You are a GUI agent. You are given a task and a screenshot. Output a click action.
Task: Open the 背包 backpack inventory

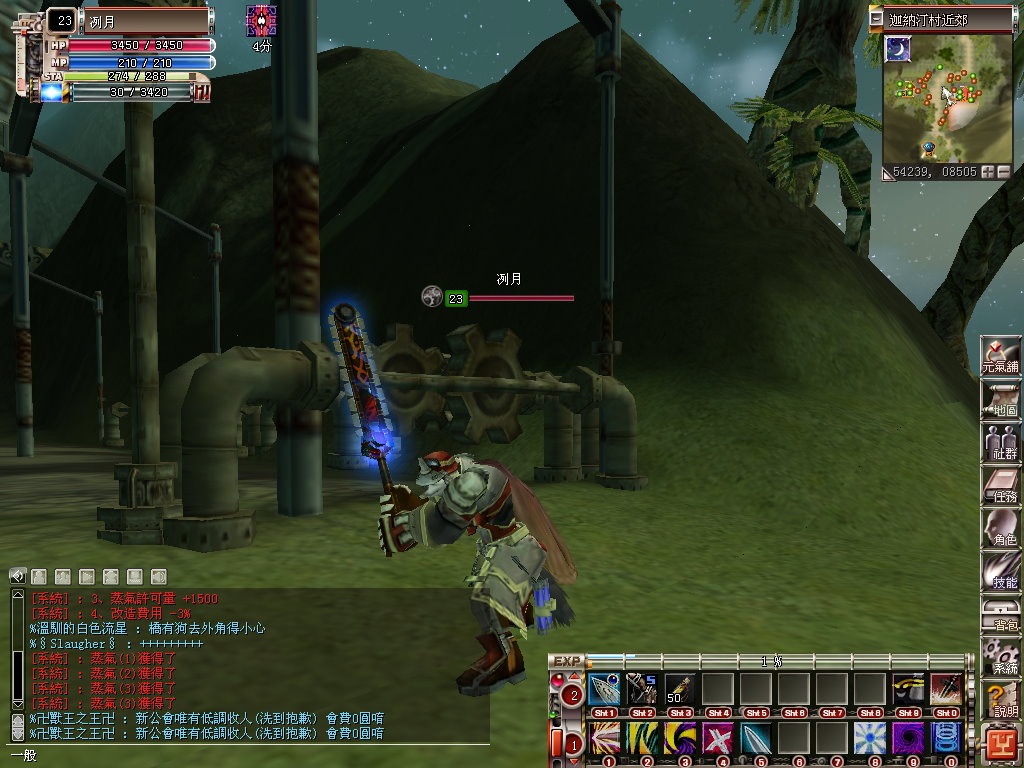tap(1000, 613)
